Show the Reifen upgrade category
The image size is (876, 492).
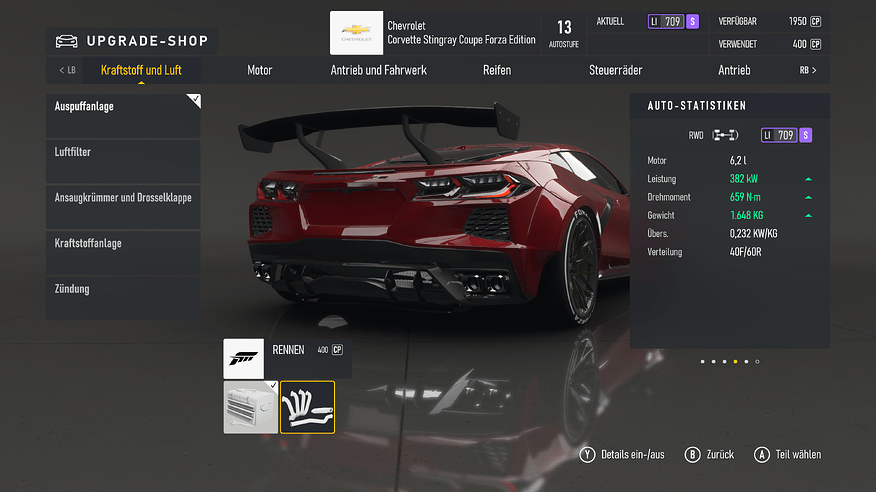pyautogui.click(x=497, y=70)
